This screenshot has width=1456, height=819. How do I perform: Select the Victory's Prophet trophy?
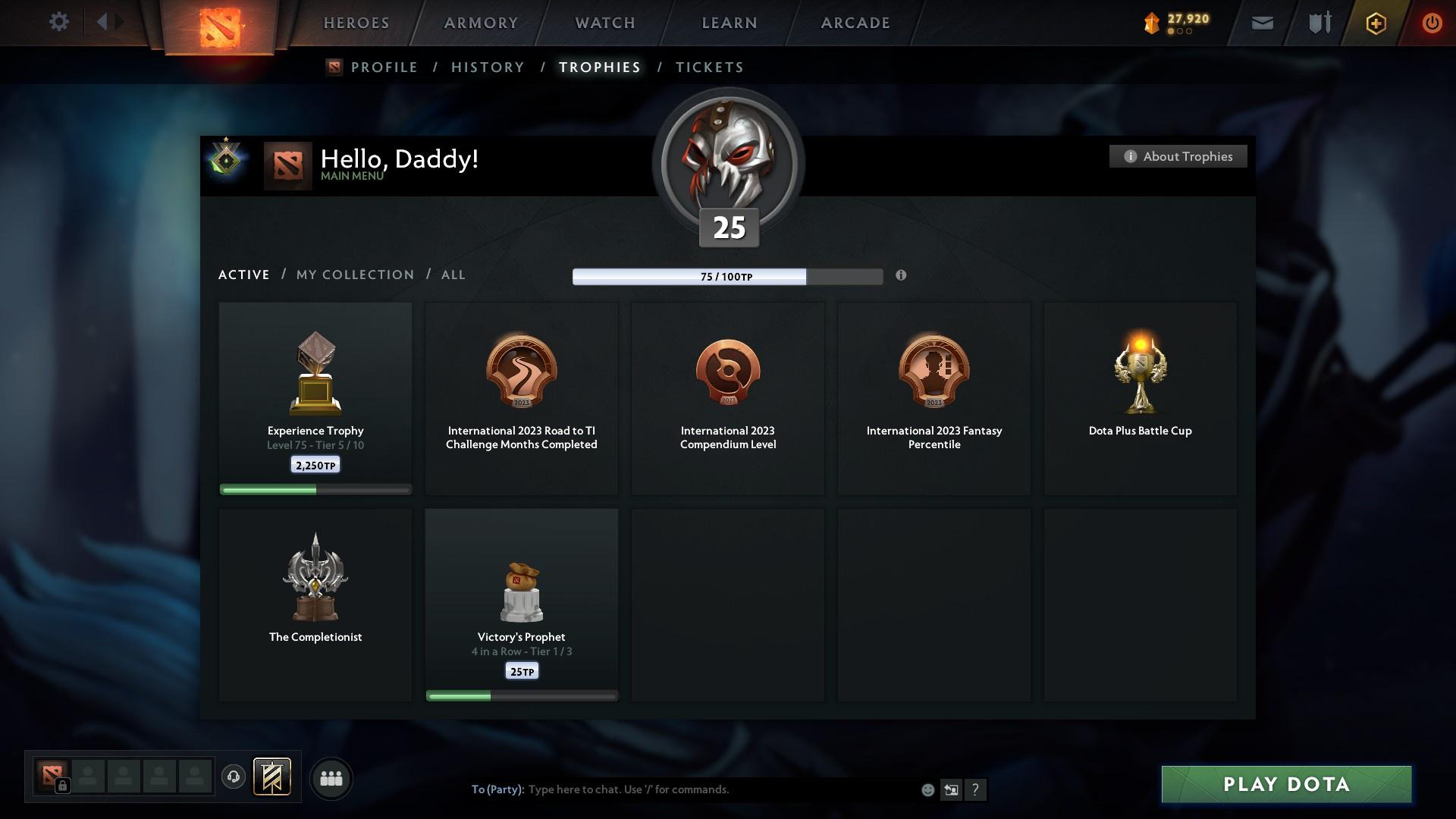522,604
